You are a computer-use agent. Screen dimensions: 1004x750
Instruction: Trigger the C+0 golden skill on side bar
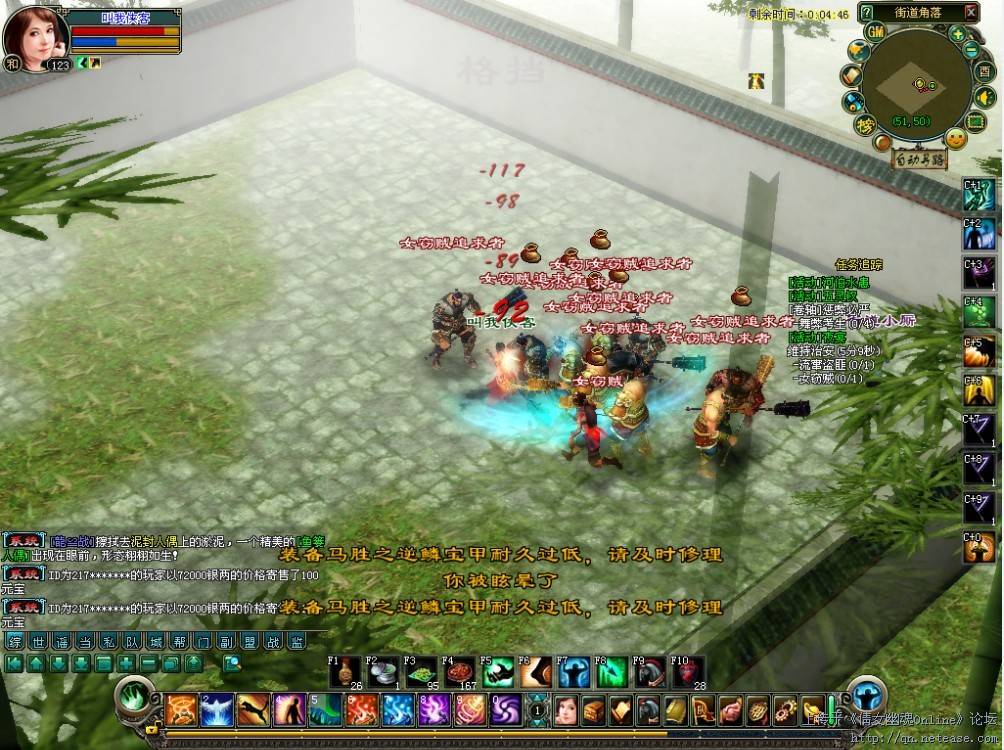coord(979,547)
